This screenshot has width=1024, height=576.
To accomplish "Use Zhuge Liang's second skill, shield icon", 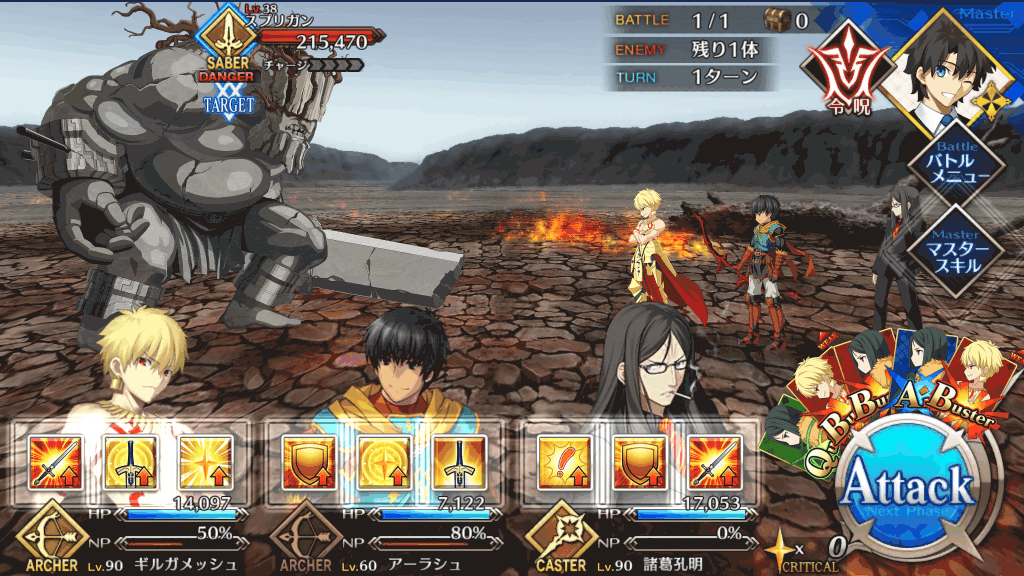I will pyautogui.click(x=639, y=461).
